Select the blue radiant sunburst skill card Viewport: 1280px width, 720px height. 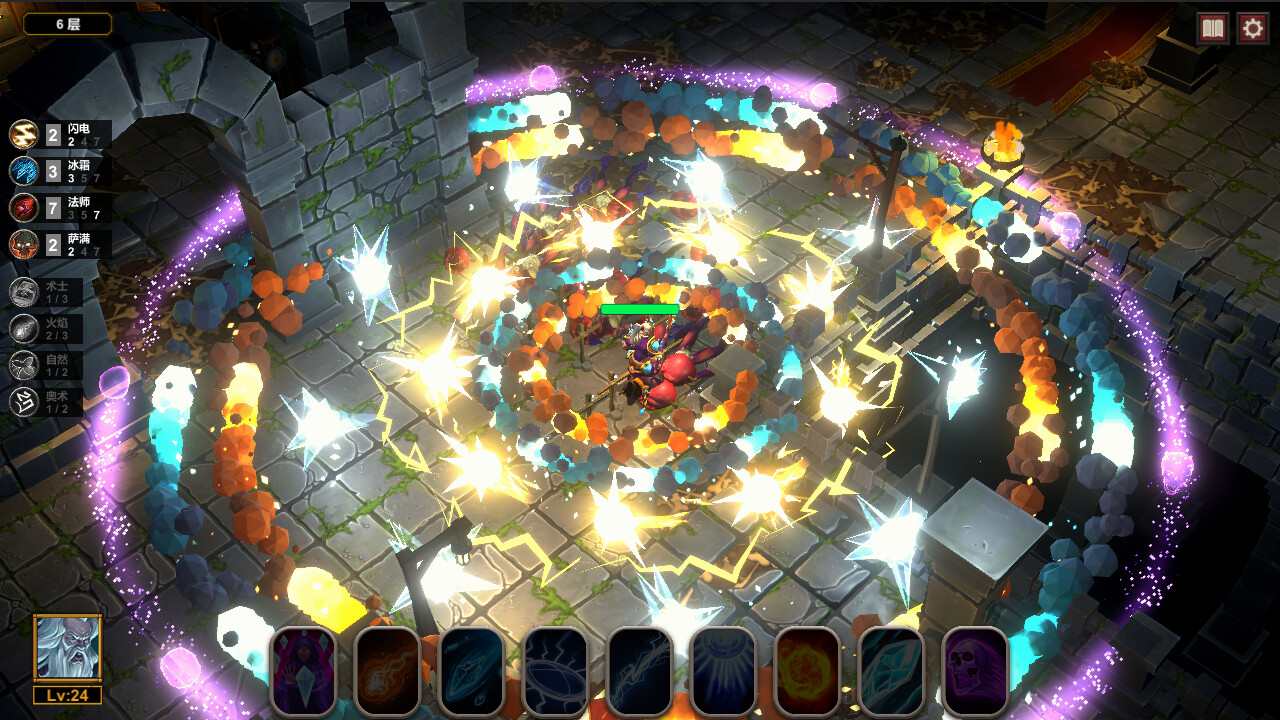(723, 671)
